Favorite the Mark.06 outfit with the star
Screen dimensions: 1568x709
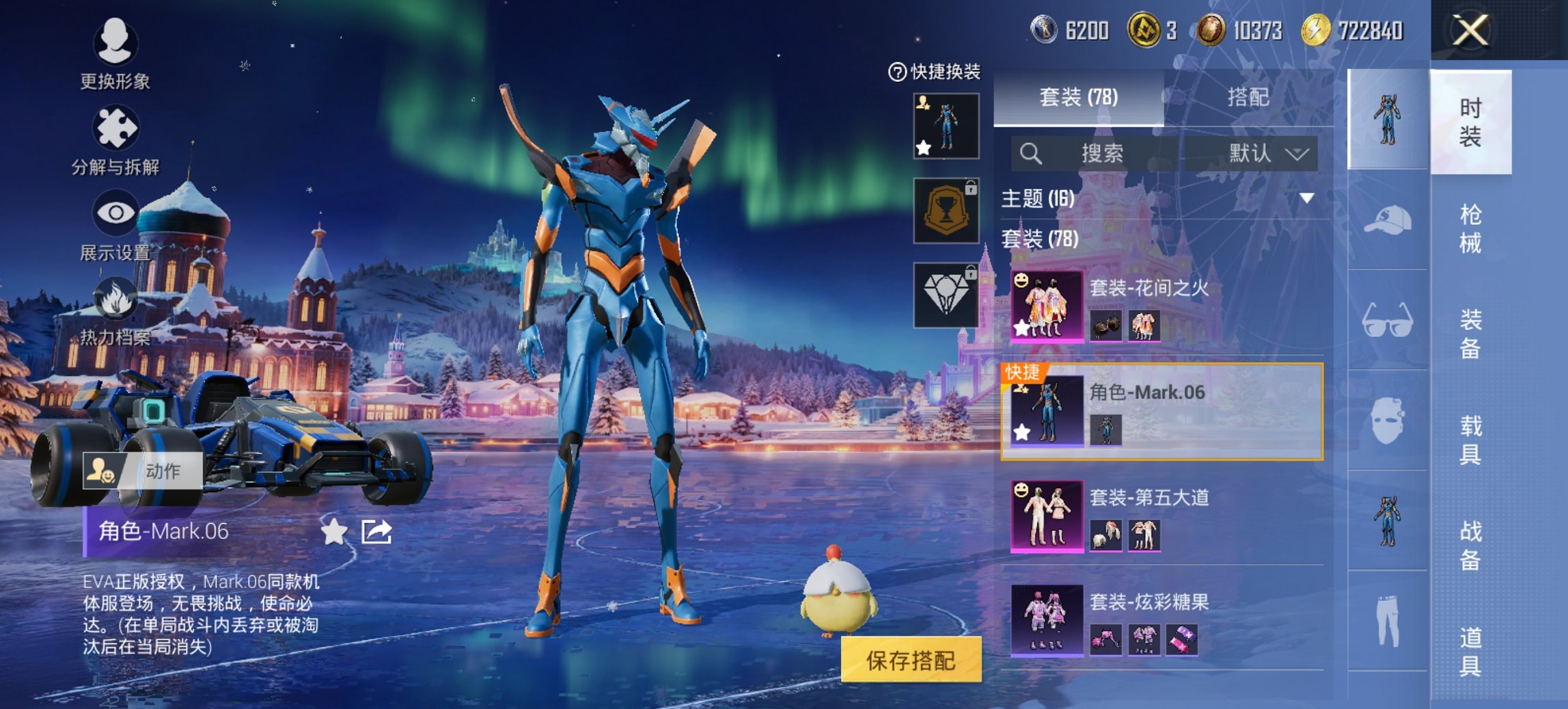pos(333,532)
